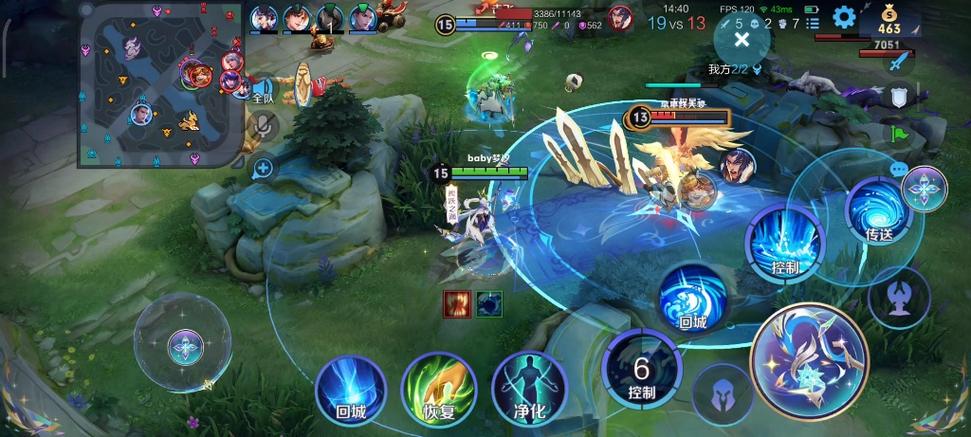This screenshot has height=437, width=971.
Task: Open the chat bubble icon
Action: click(x=899, y=170)
